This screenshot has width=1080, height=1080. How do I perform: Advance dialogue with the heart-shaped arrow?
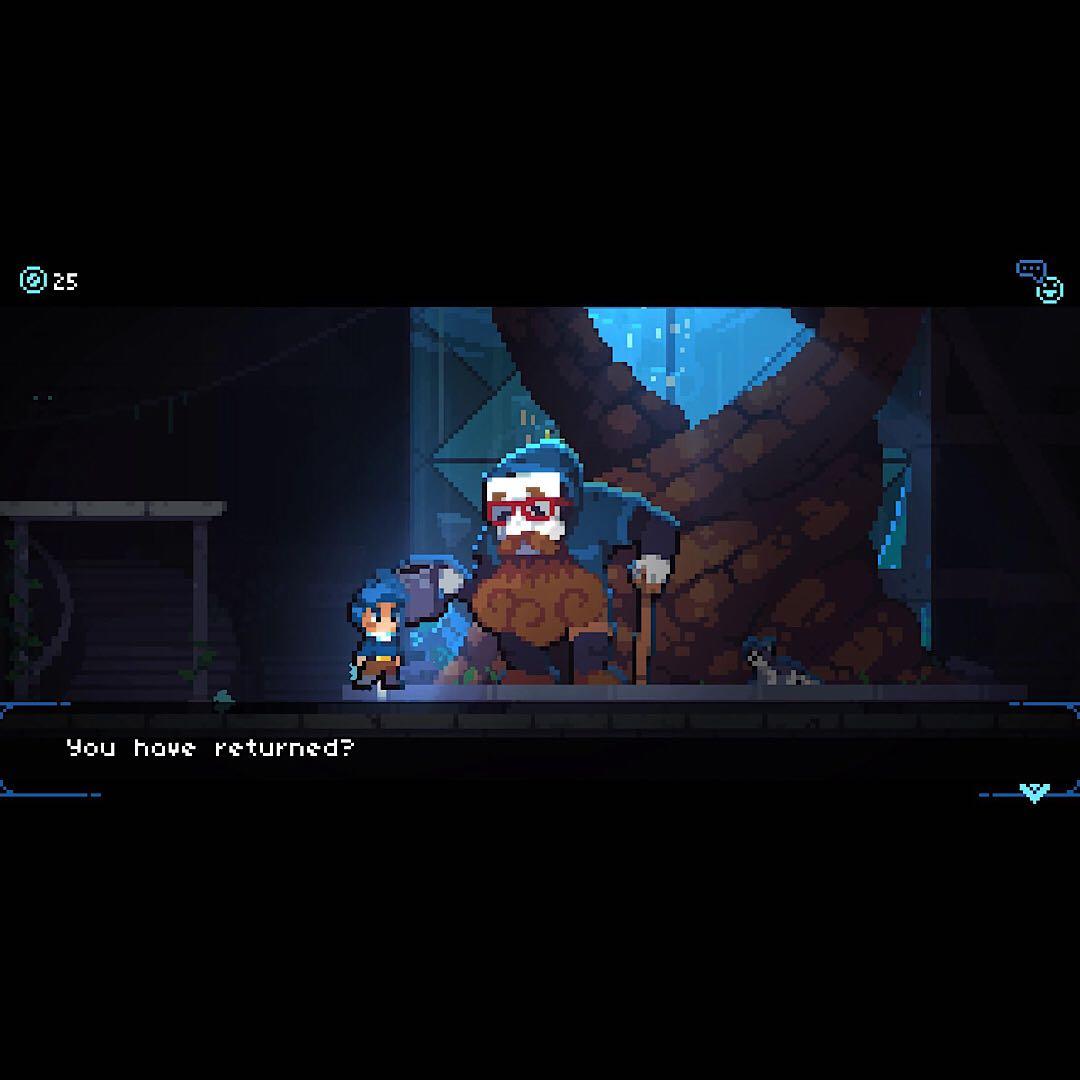click(1033, 793)
